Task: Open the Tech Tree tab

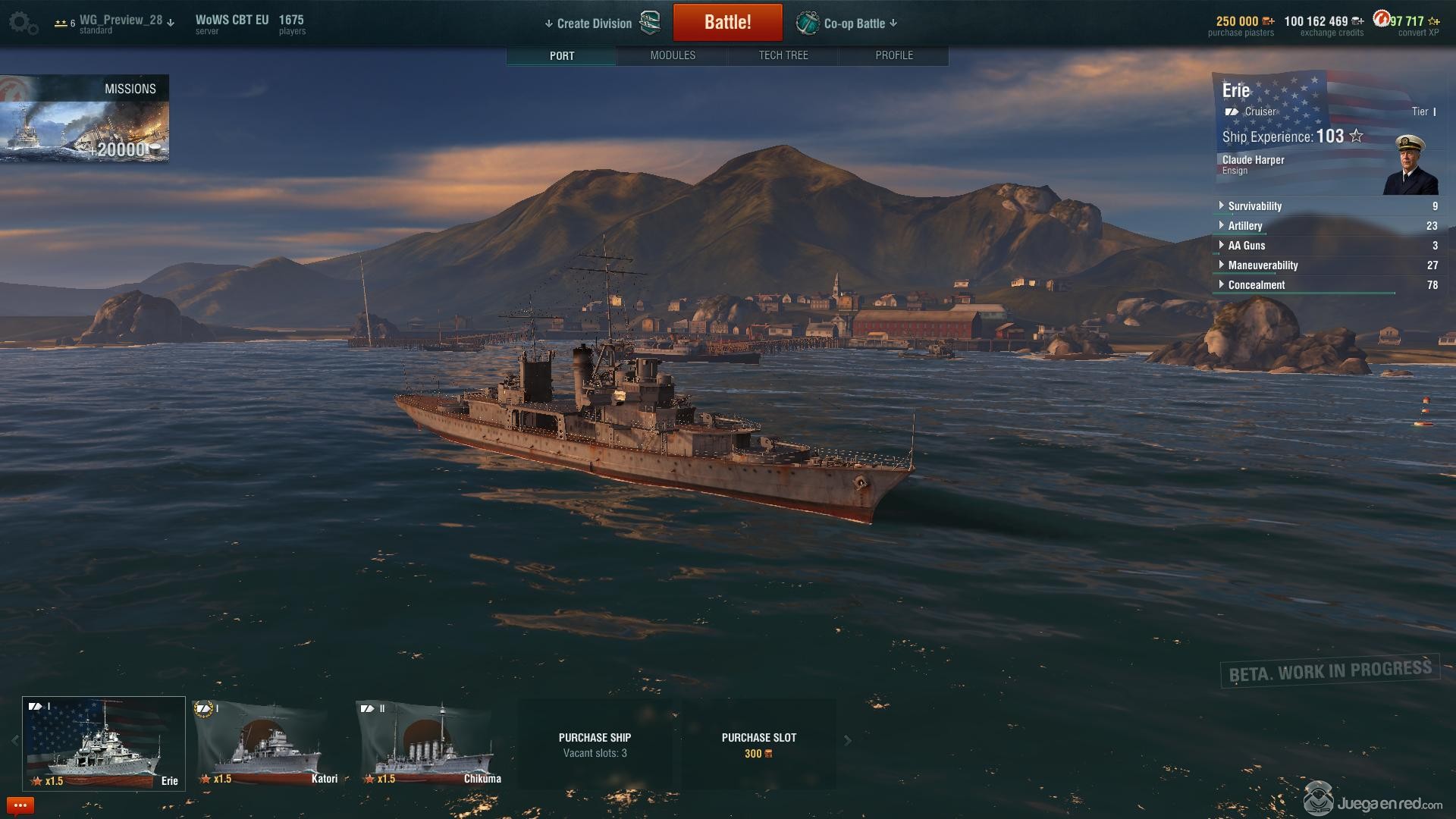Action: [783, 55]
